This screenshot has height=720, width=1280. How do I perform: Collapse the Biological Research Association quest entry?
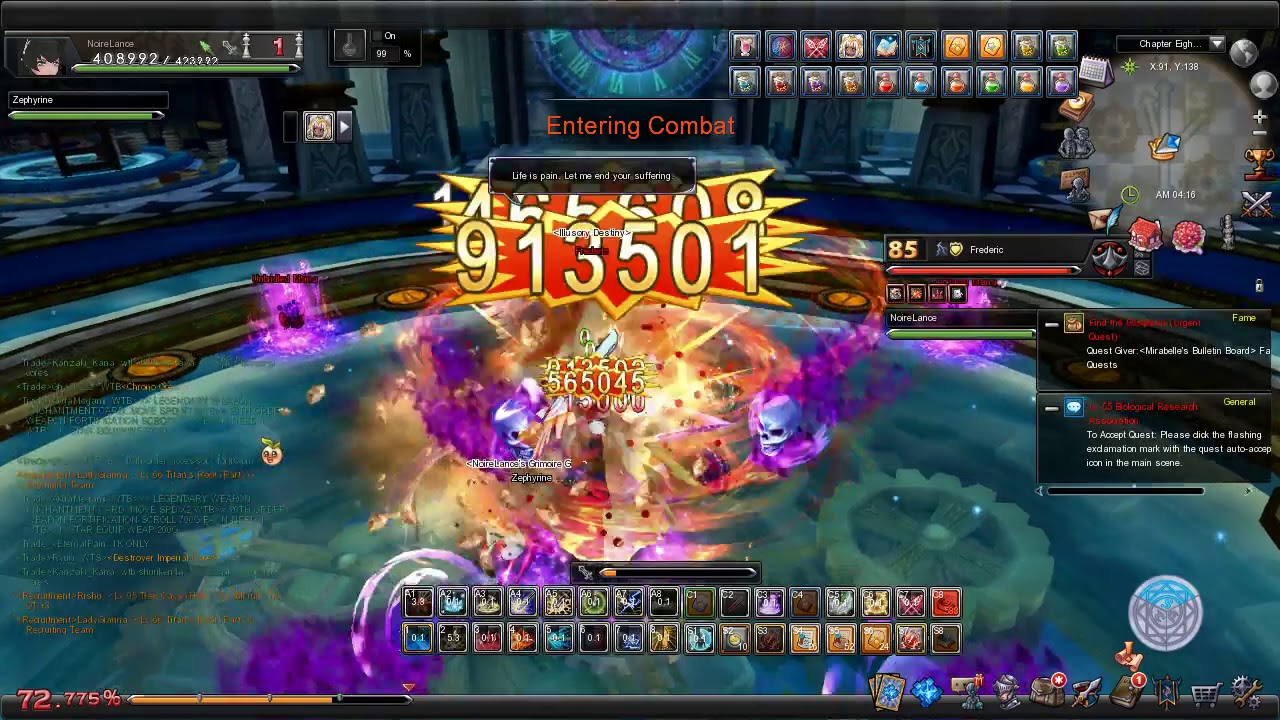point(1053,407)
